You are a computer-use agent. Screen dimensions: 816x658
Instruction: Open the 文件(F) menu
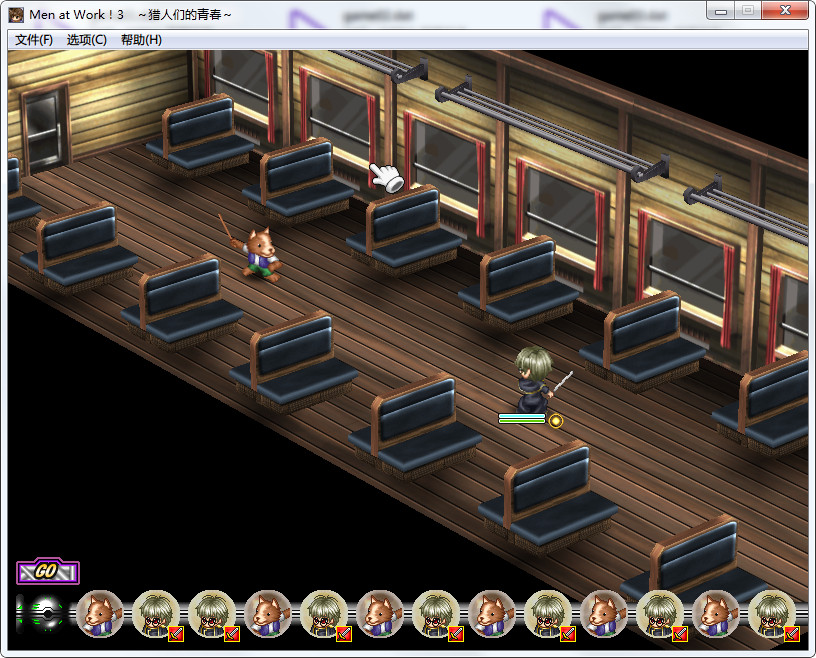pos(34,40)
